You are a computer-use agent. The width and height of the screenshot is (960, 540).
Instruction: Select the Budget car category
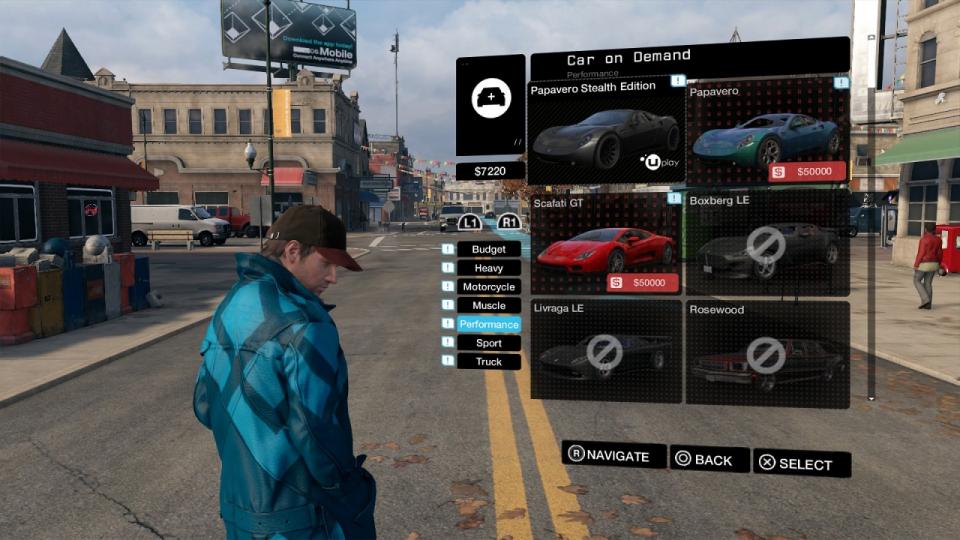(489, 249)
